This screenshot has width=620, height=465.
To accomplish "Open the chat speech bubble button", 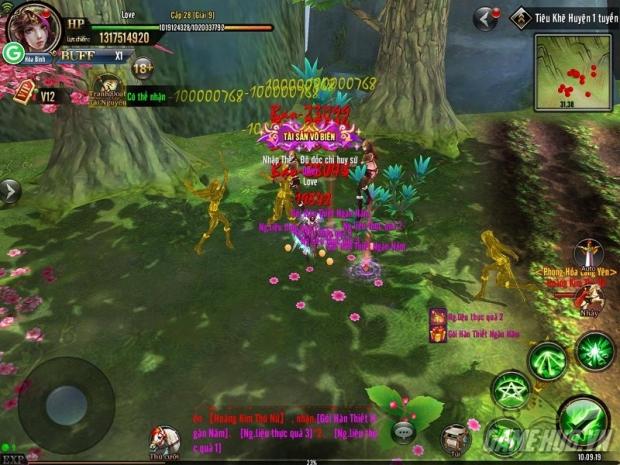I will pos(403,430).
